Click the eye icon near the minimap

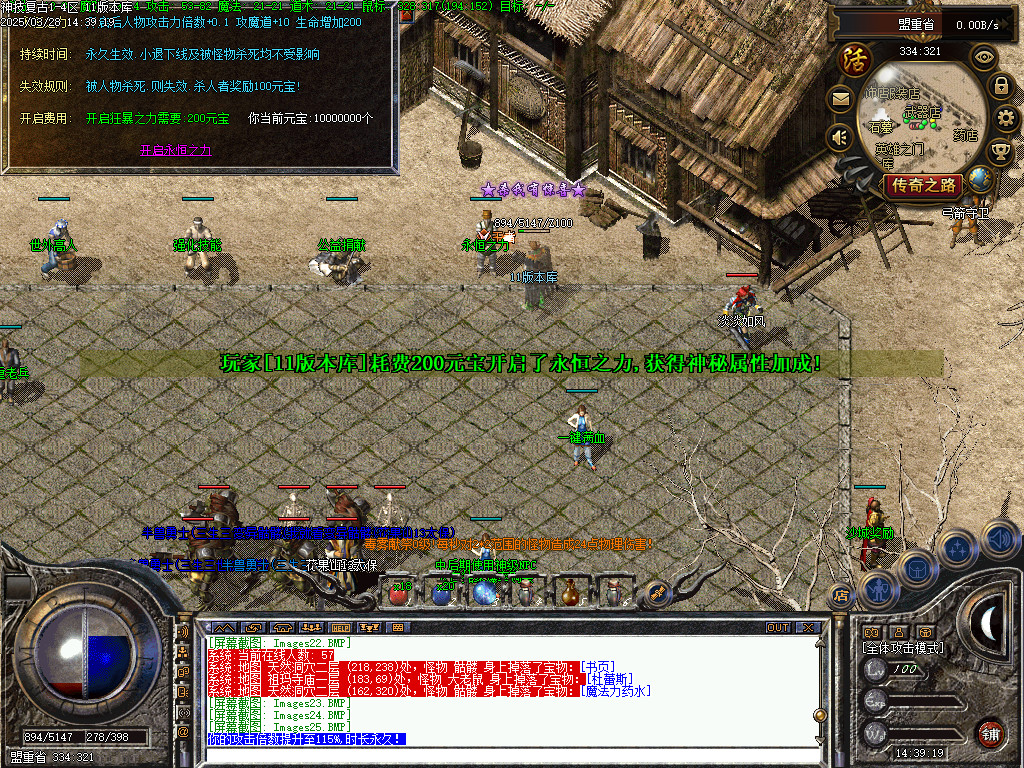point(984,56)
